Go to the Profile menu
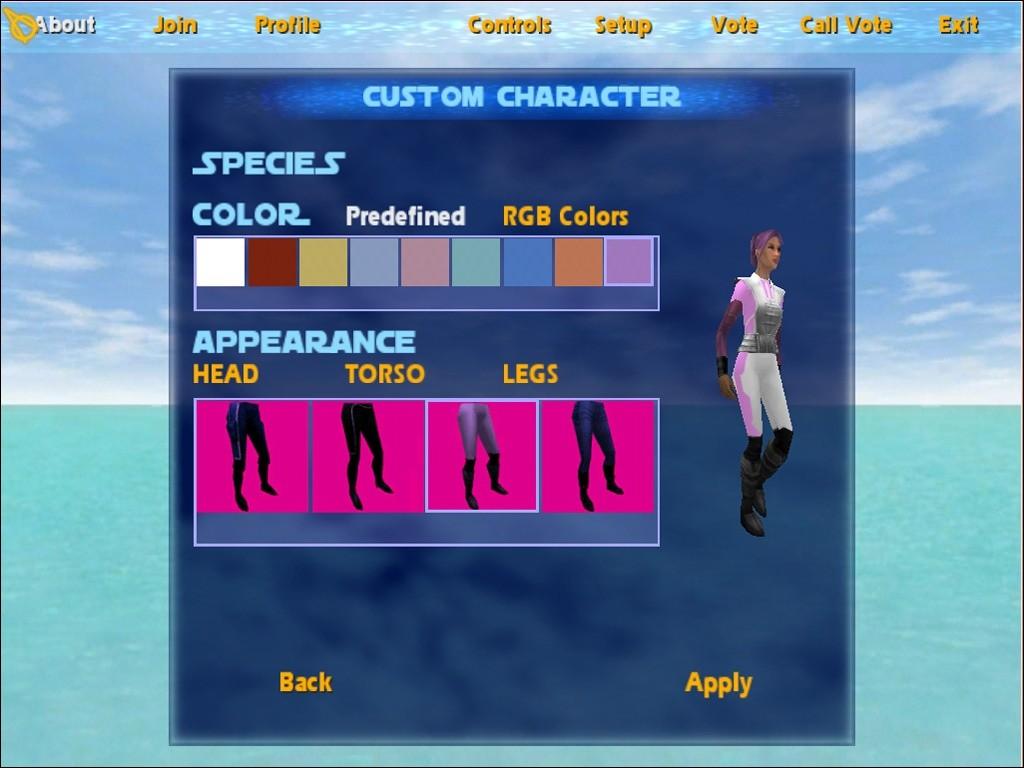Image resolution: width=1024 pixels, height=768 pixels. click(x=288, y=25)
